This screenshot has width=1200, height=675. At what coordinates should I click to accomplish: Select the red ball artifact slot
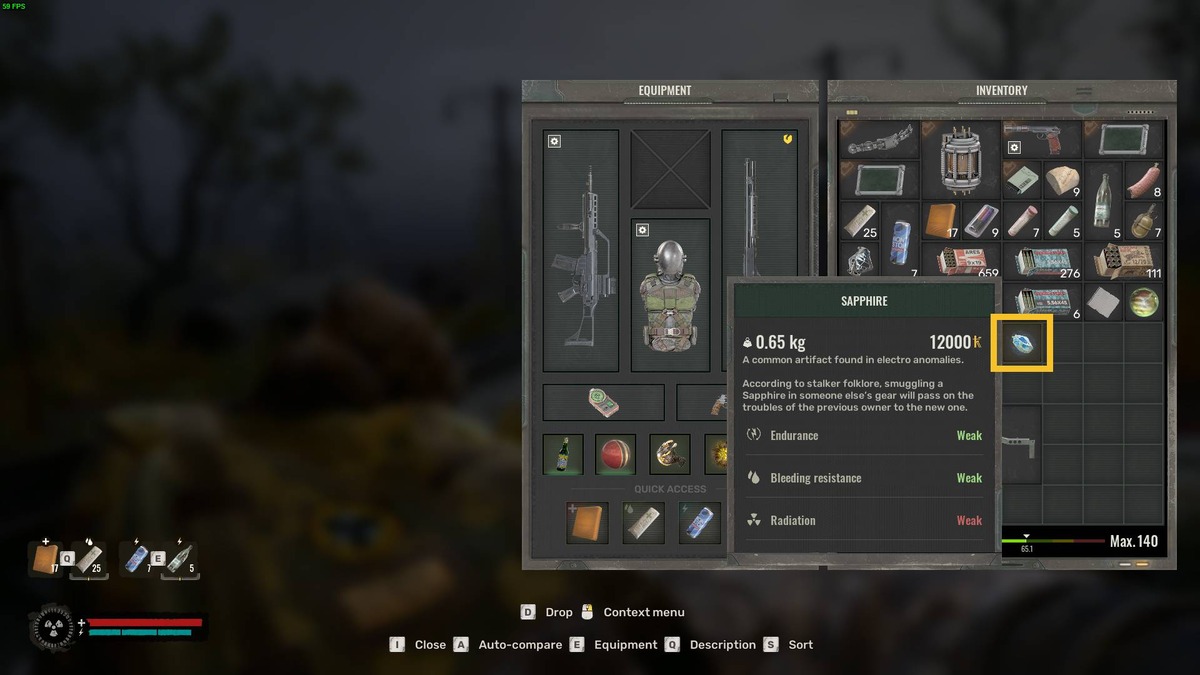pos(616,454)
